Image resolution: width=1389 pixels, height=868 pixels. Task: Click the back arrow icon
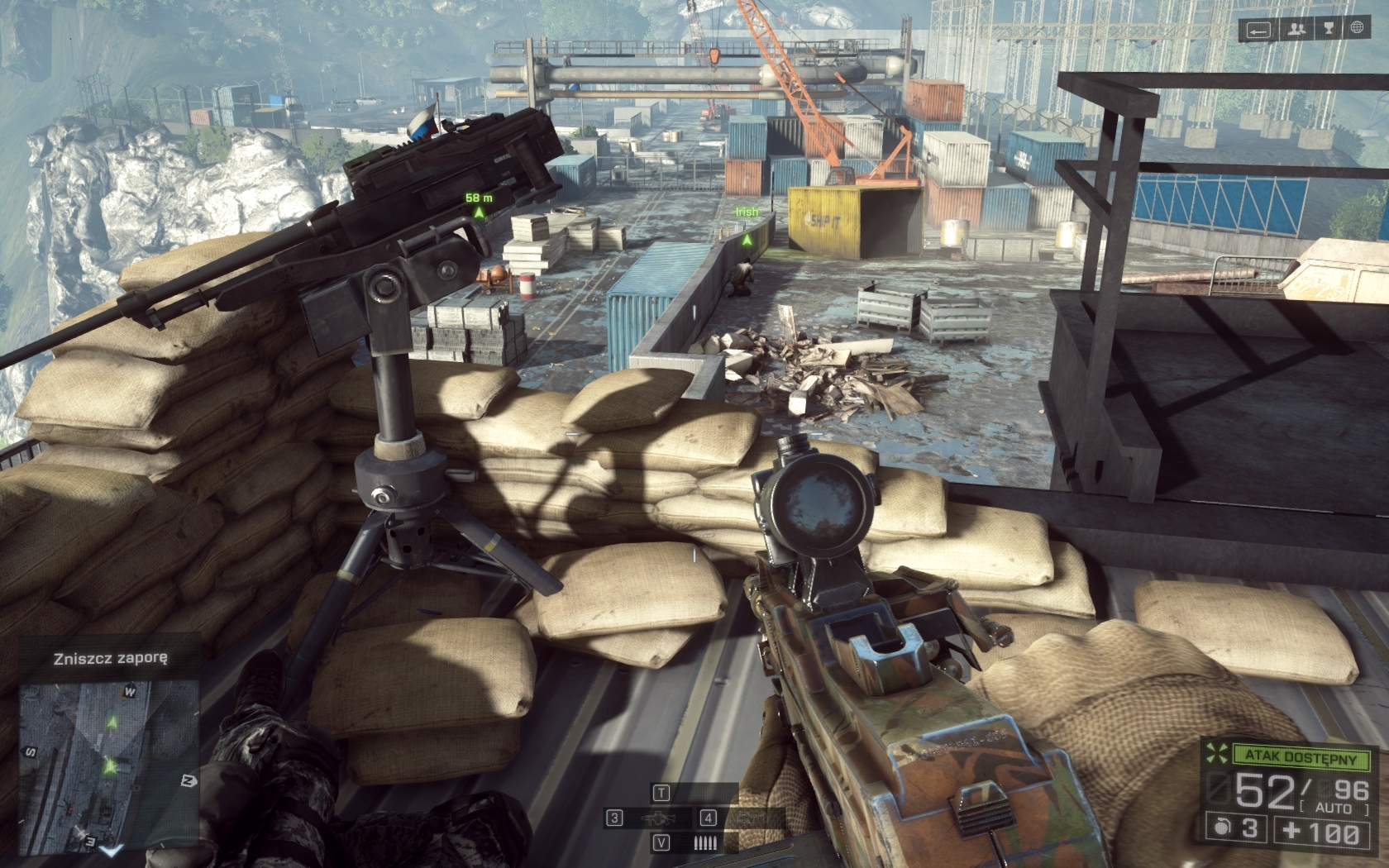[x=1259, y=30]
